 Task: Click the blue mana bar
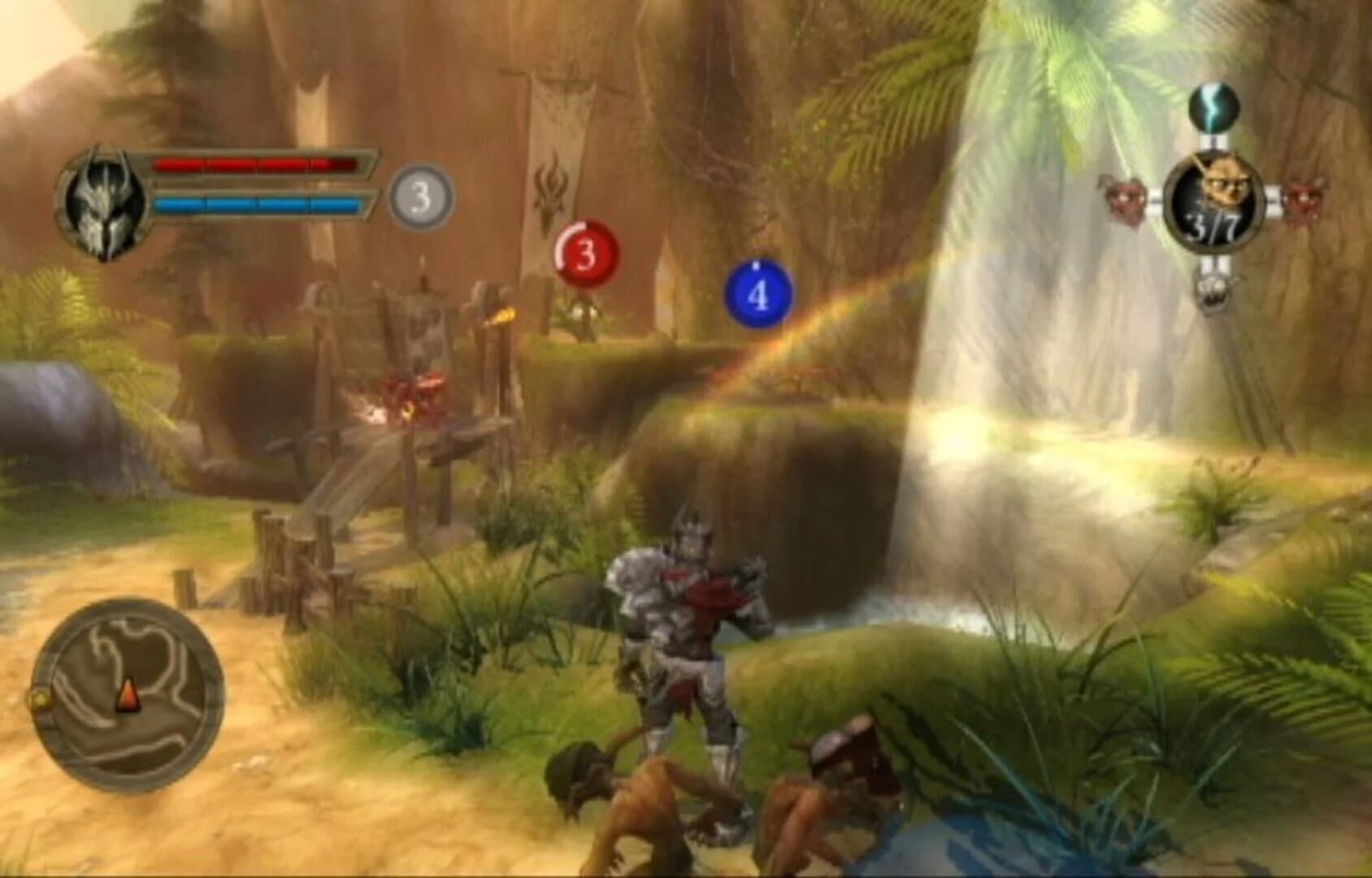click(x=256, y=204)
